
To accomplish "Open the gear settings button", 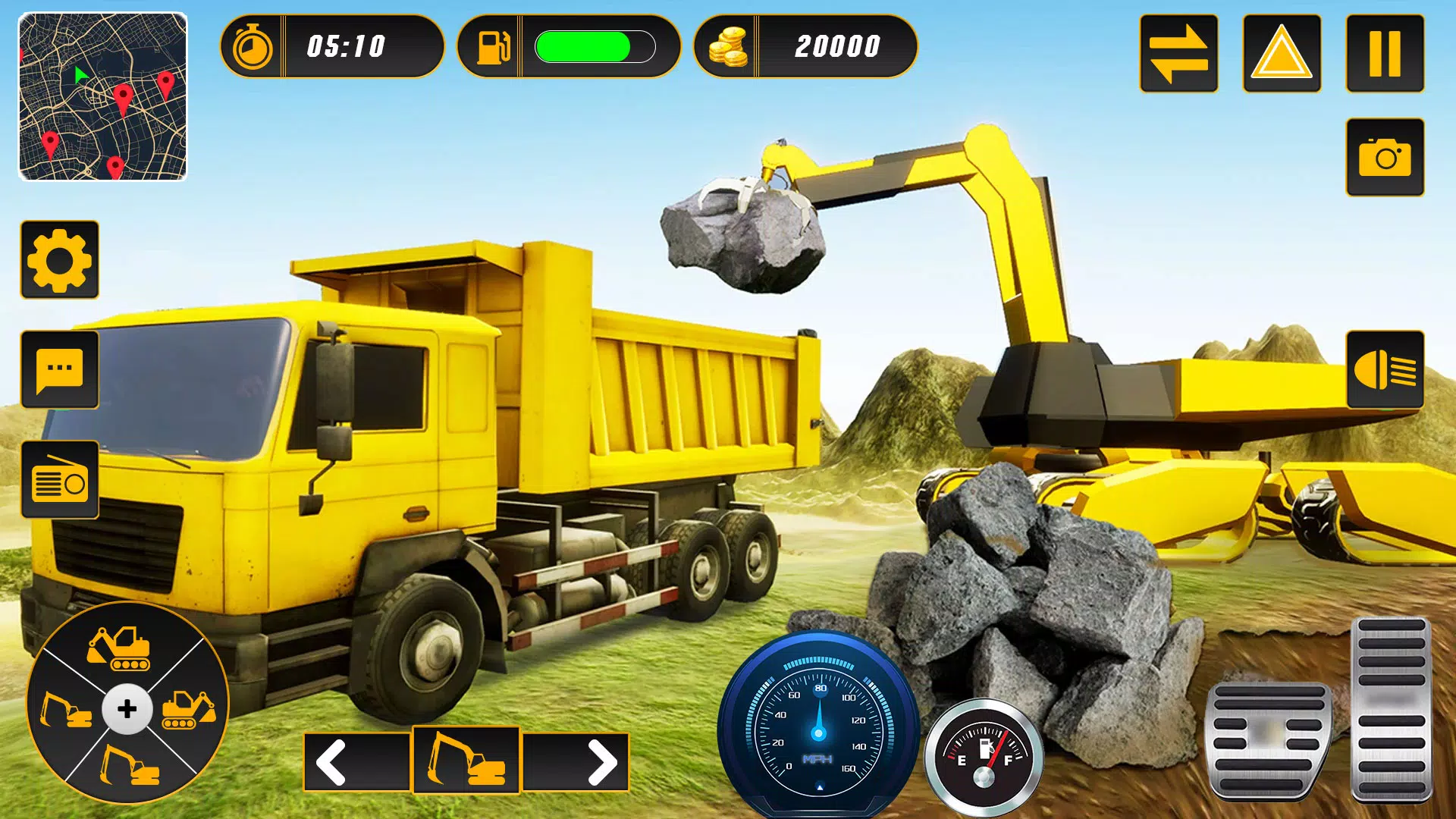I will [59, 260].
